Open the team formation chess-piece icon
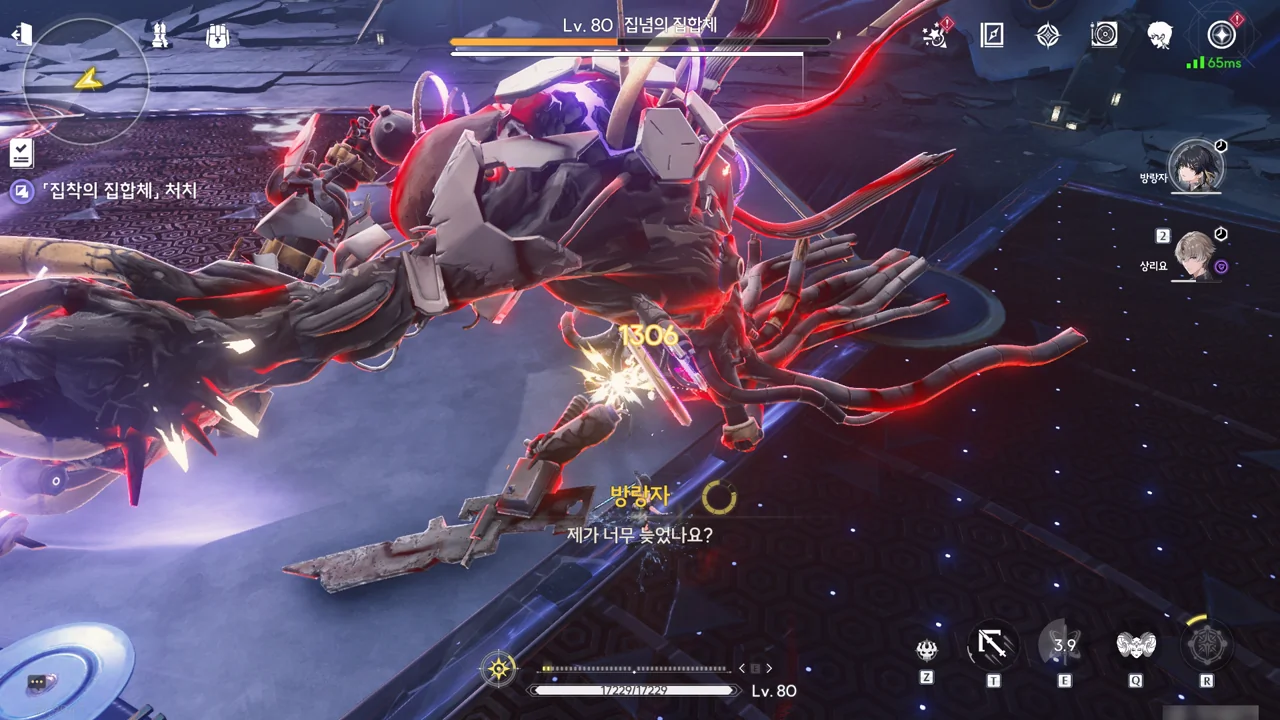Image resolution: width=1280 pixels, height=720 pixels. (x=160, y=36)
